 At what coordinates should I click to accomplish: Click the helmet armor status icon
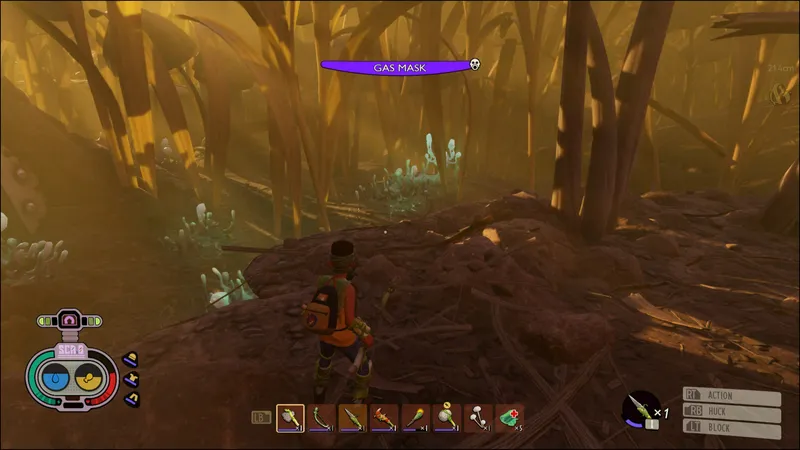(x=131, y=358)
